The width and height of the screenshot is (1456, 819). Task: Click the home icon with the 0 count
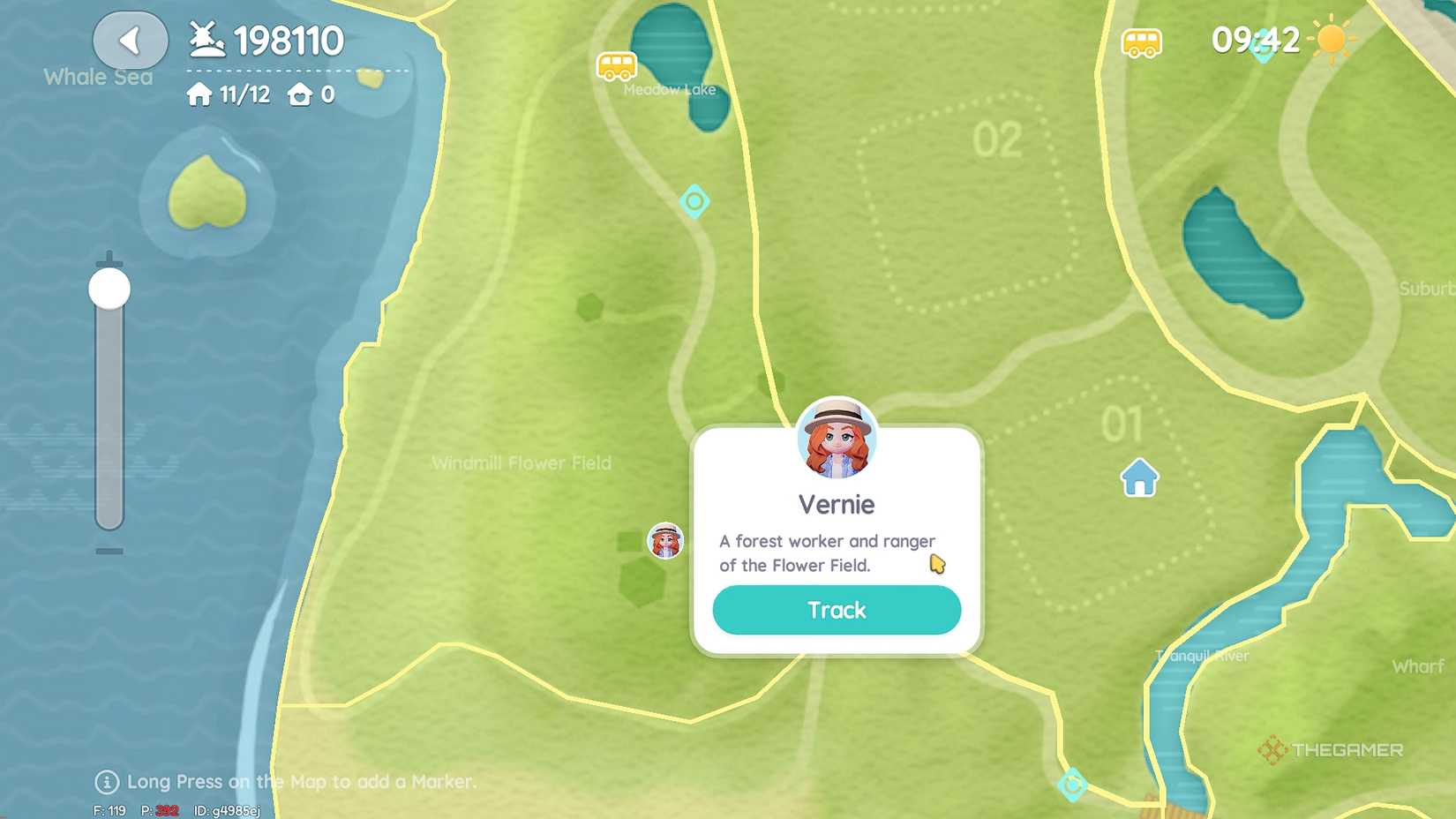[x=300, y=94]
